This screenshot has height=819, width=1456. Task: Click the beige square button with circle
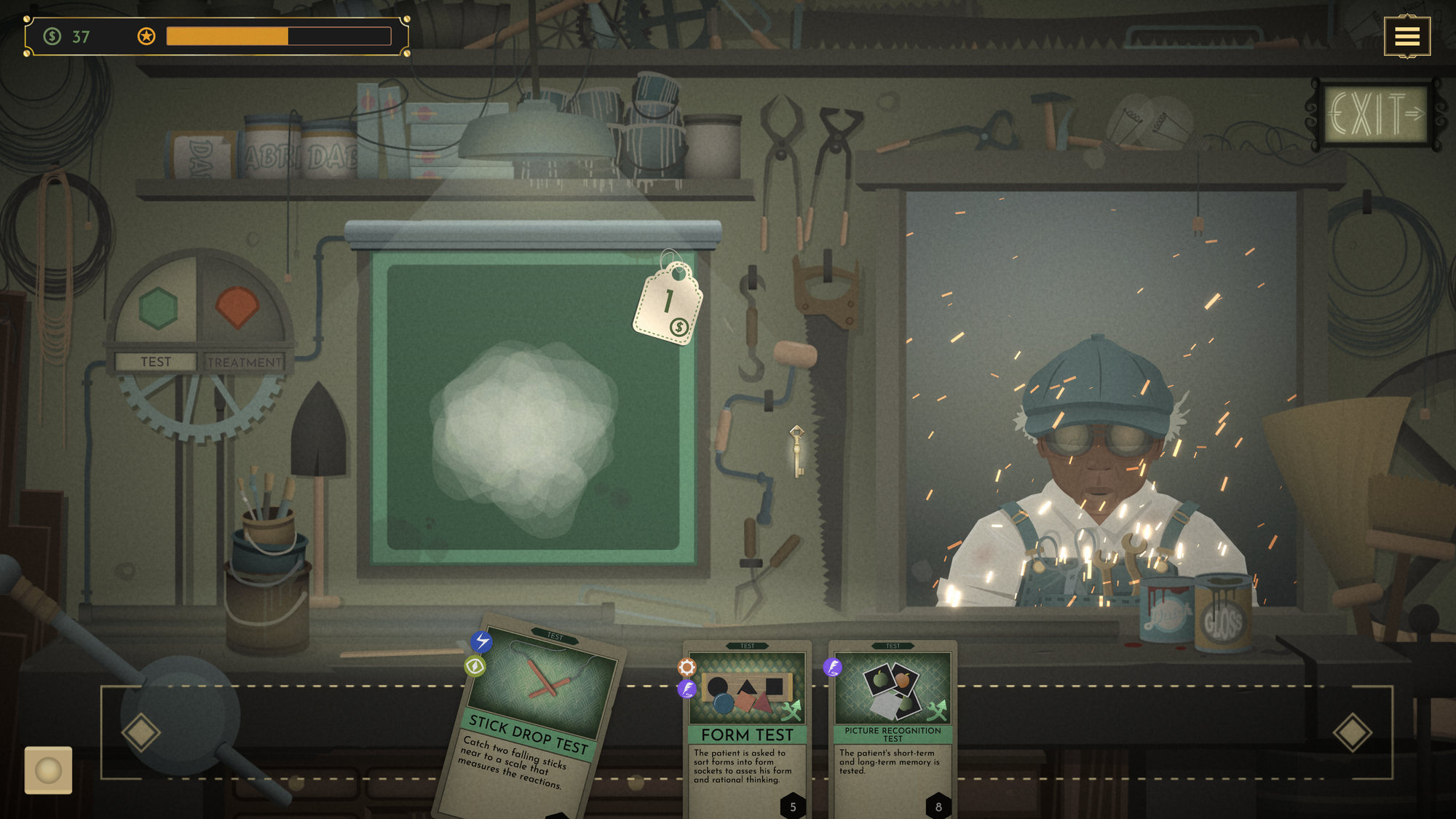click(x=48, y=769)
